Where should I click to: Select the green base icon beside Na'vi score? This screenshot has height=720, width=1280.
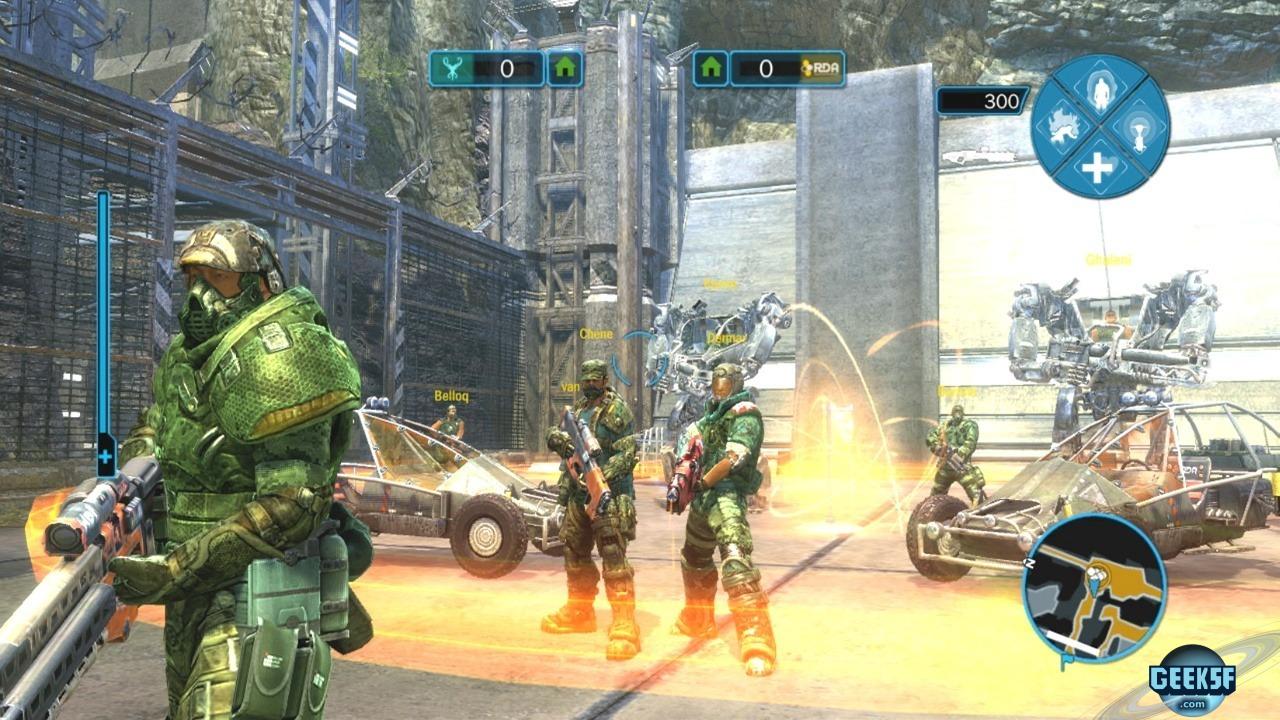coord(565,69)
